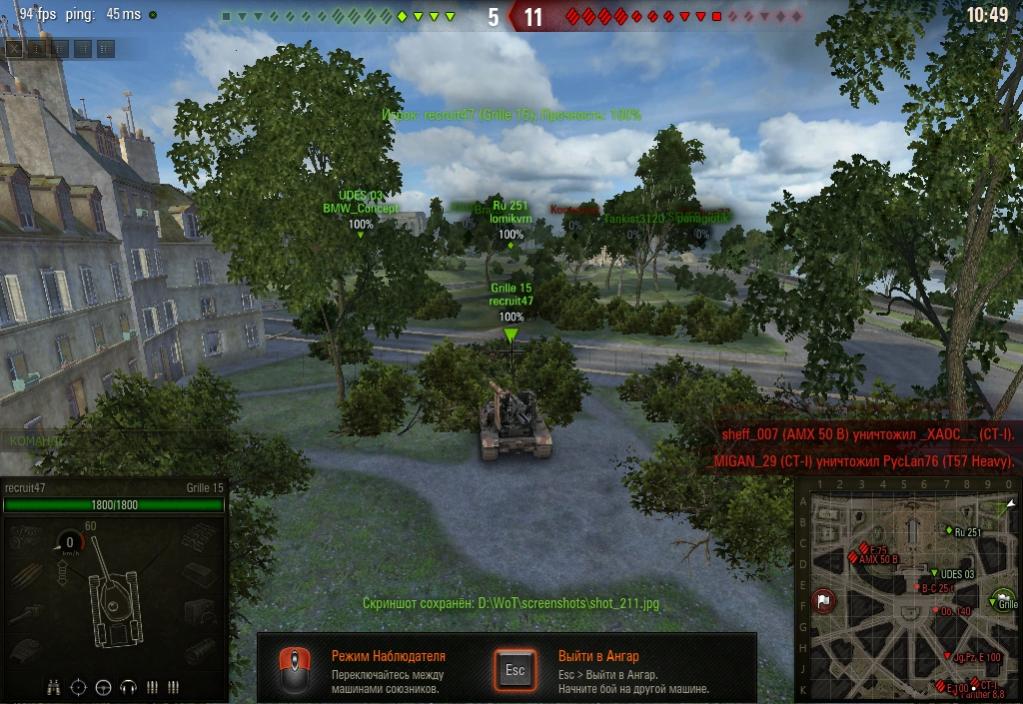Click the radio operator headphones icon
This screenshot has height=704, width=1023.
click(127, 687)
